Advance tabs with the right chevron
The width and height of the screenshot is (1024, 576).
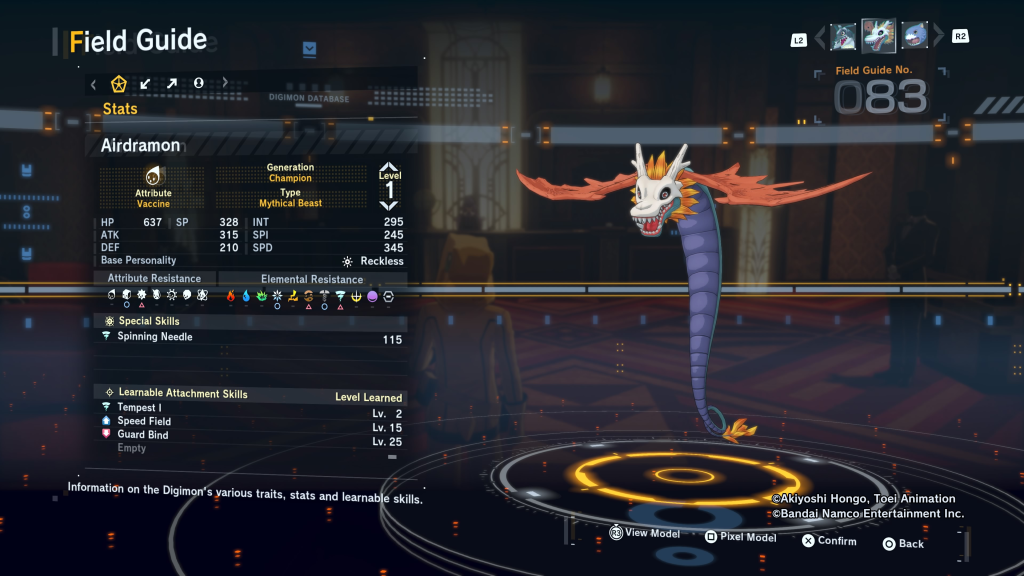(224, 84)
